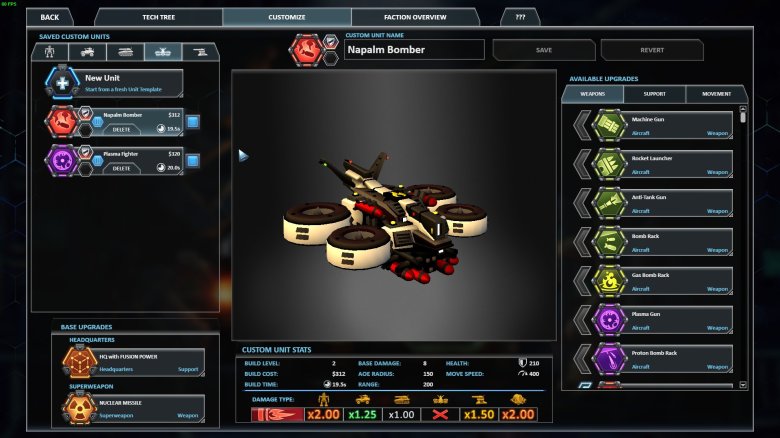Select the ??? tab
Image resolution: width=780 pixels, height=438 pixels.
coord(520,17)
